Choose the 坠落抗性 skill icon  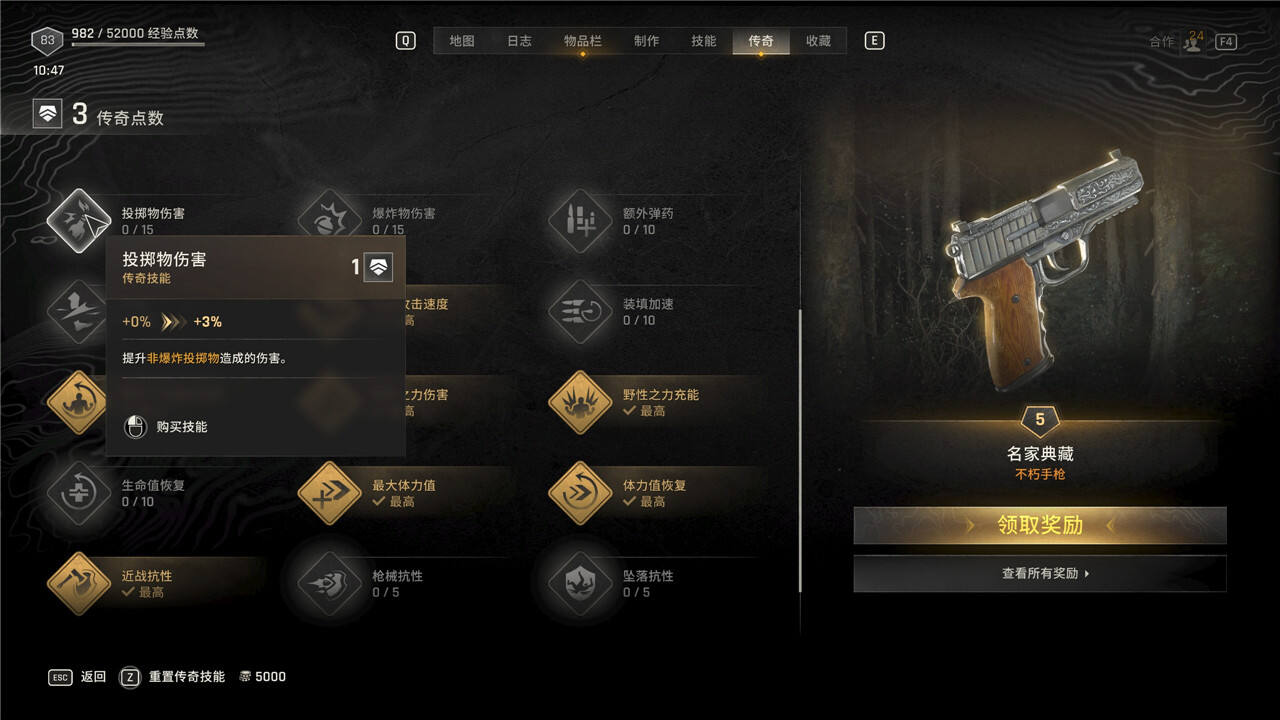(580, 584)
